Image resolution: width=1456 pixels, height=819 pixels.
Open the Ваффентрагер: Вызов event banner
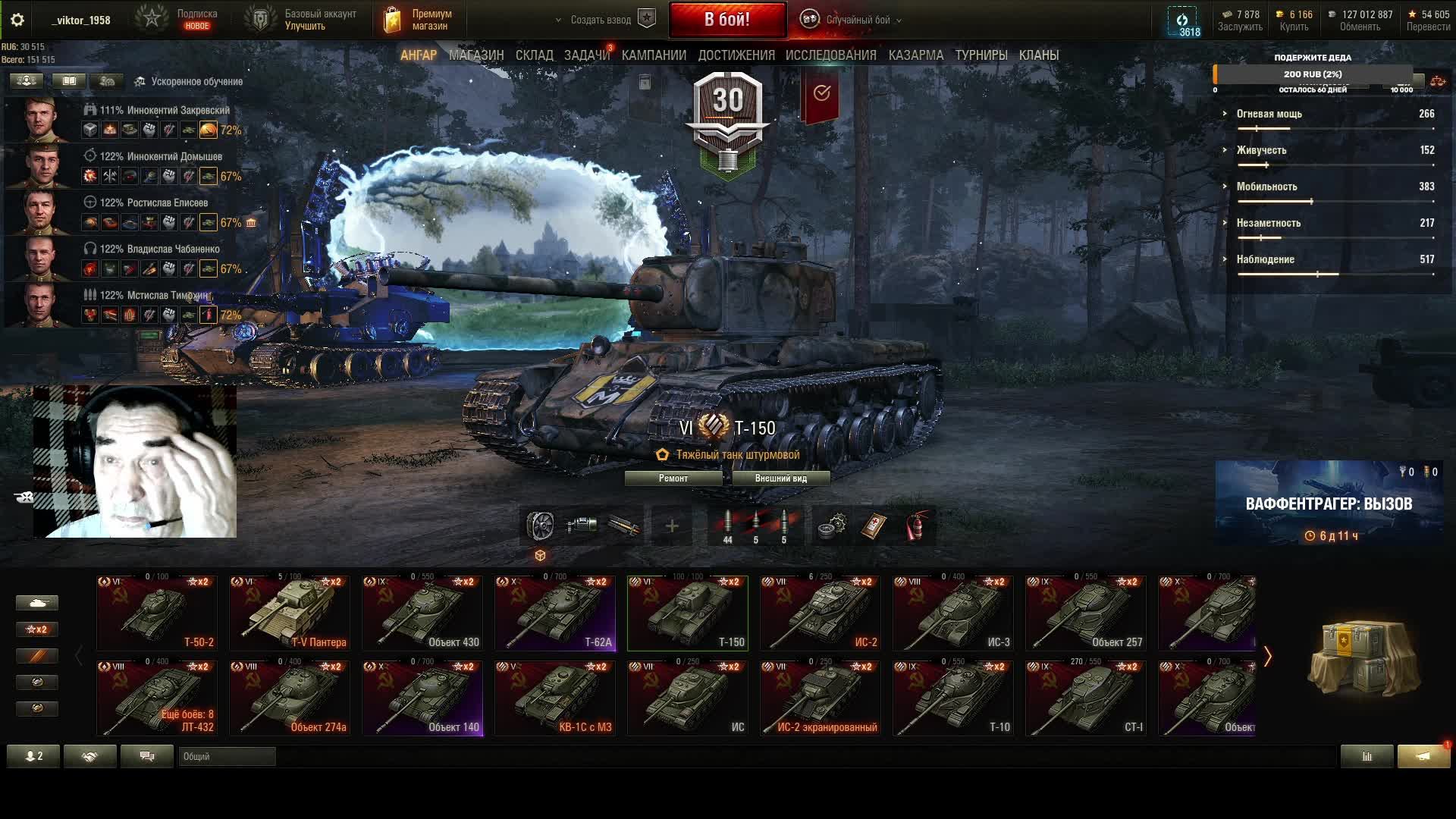(1328, 504)
